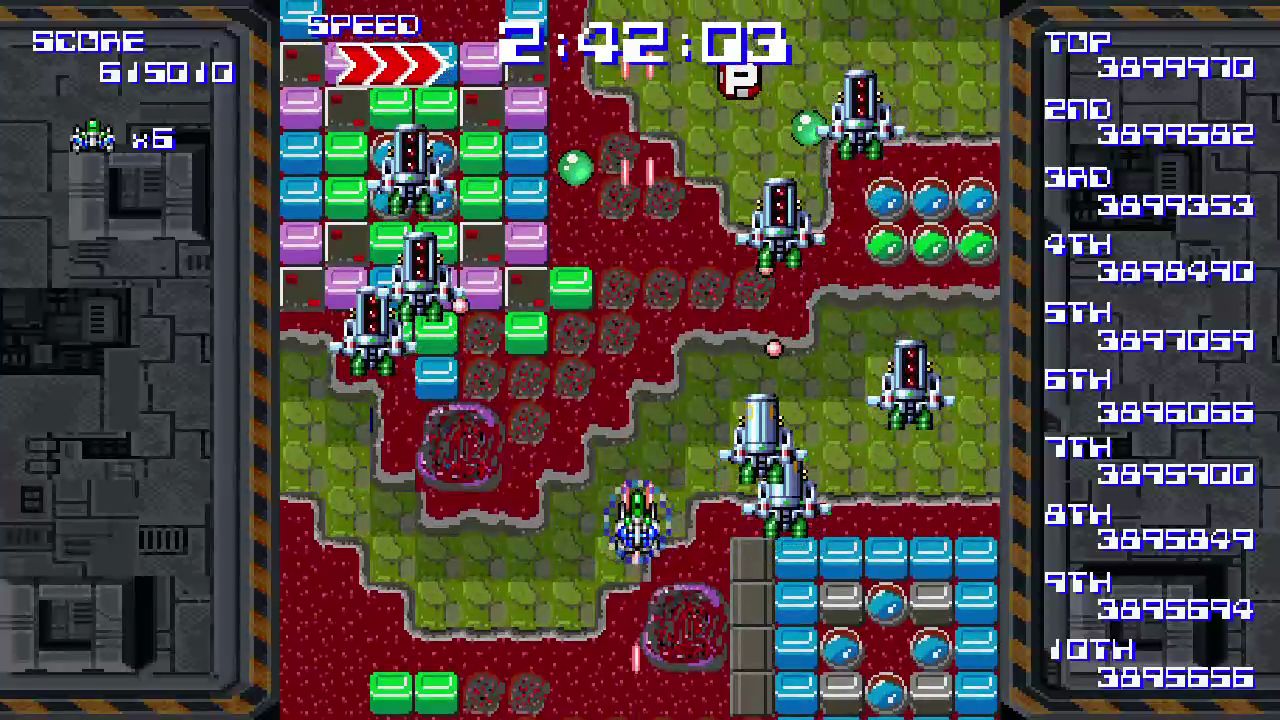Click the SCORE label in the top-left panel

coord(88,41)
